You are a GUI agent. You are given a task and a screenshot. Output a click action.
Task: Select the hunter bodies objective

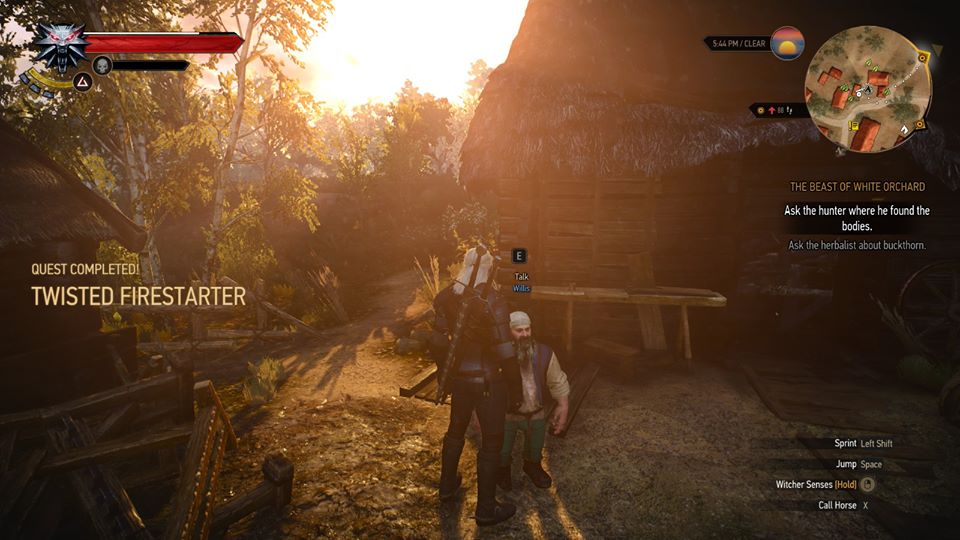[x=856, y=218]
